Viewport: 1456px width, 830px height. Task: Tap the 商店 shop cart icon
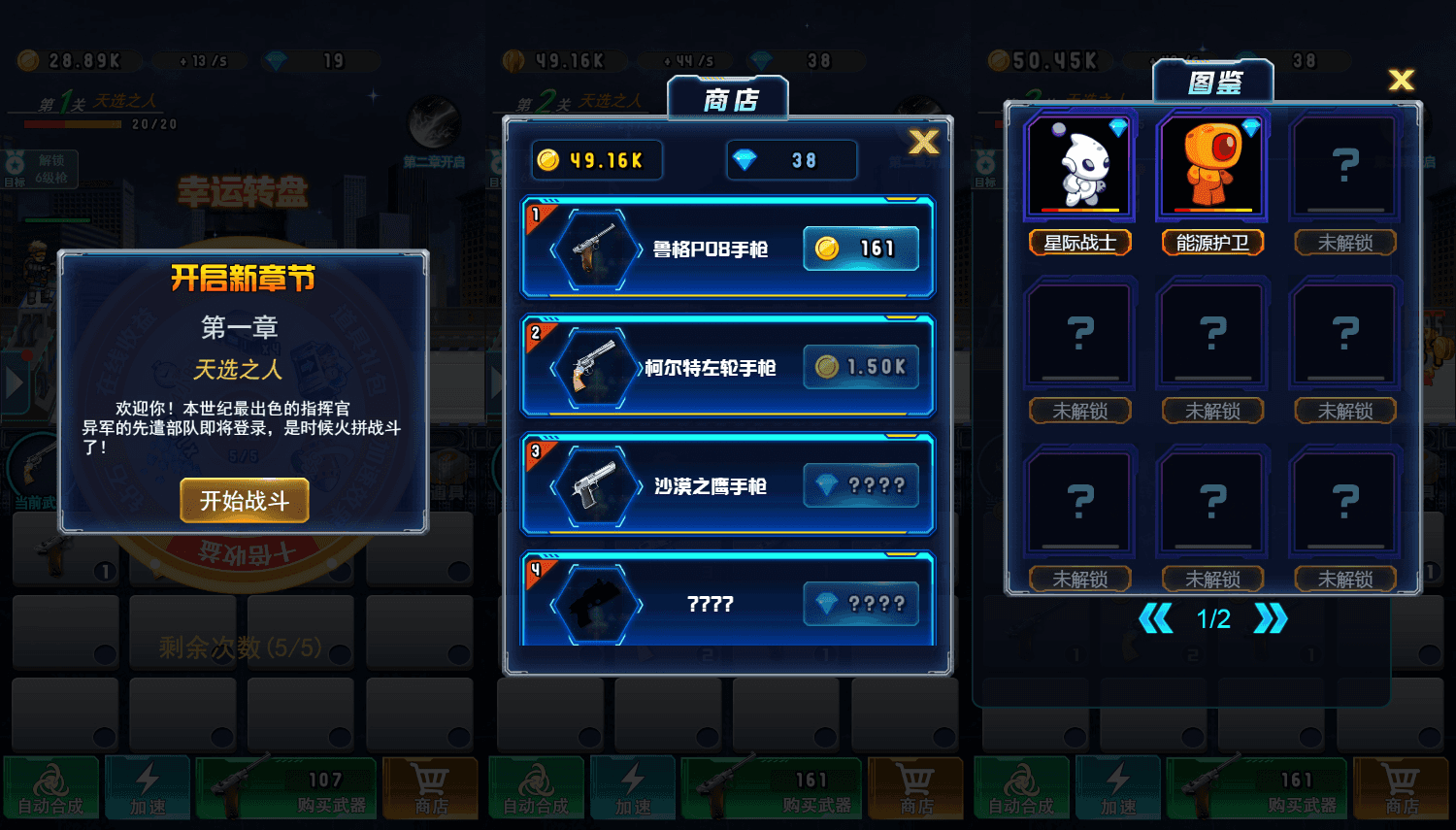coord(430,788)
